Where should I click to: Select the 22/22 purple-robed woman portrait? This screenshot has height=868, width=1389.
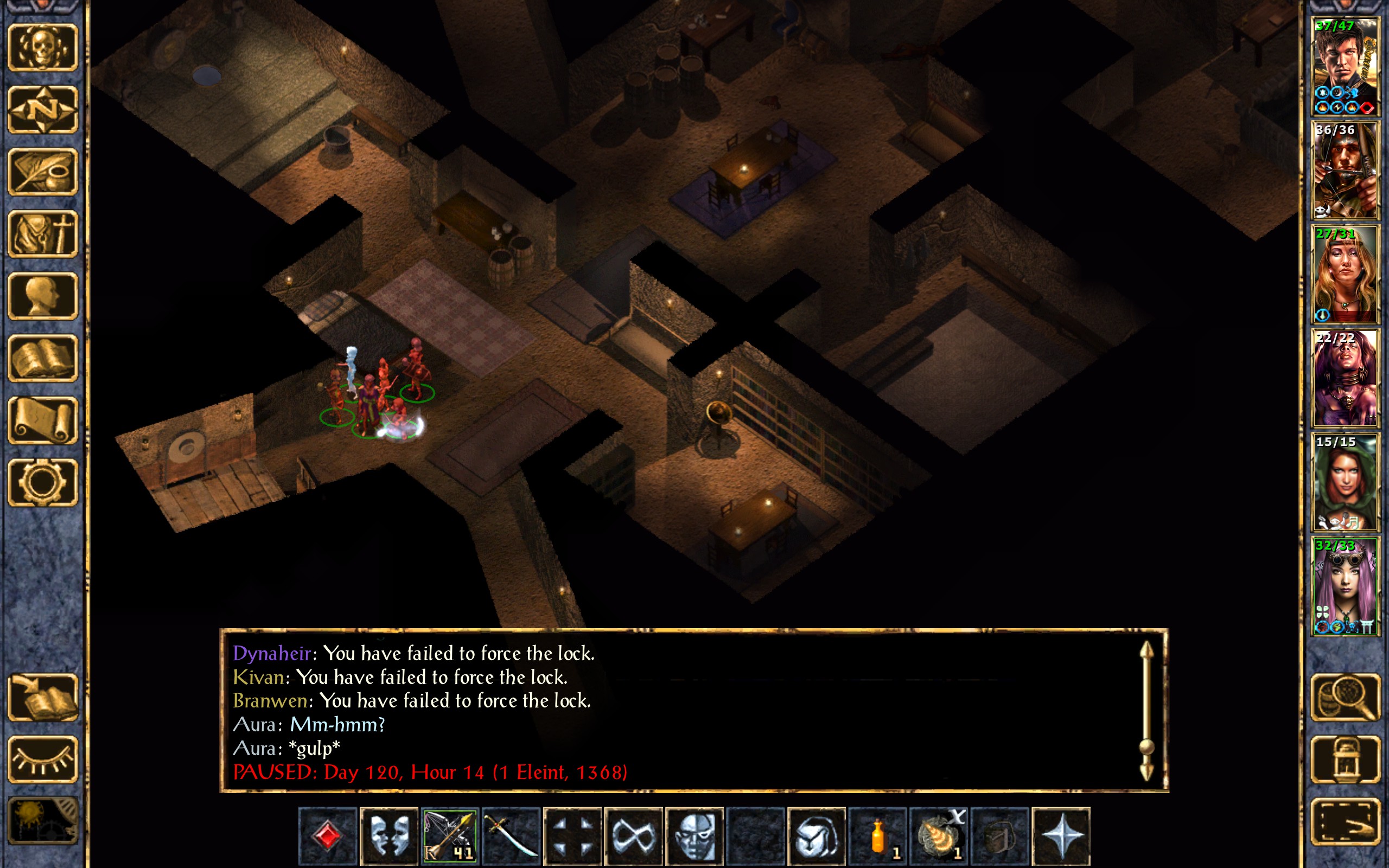tap(1345, 378)
